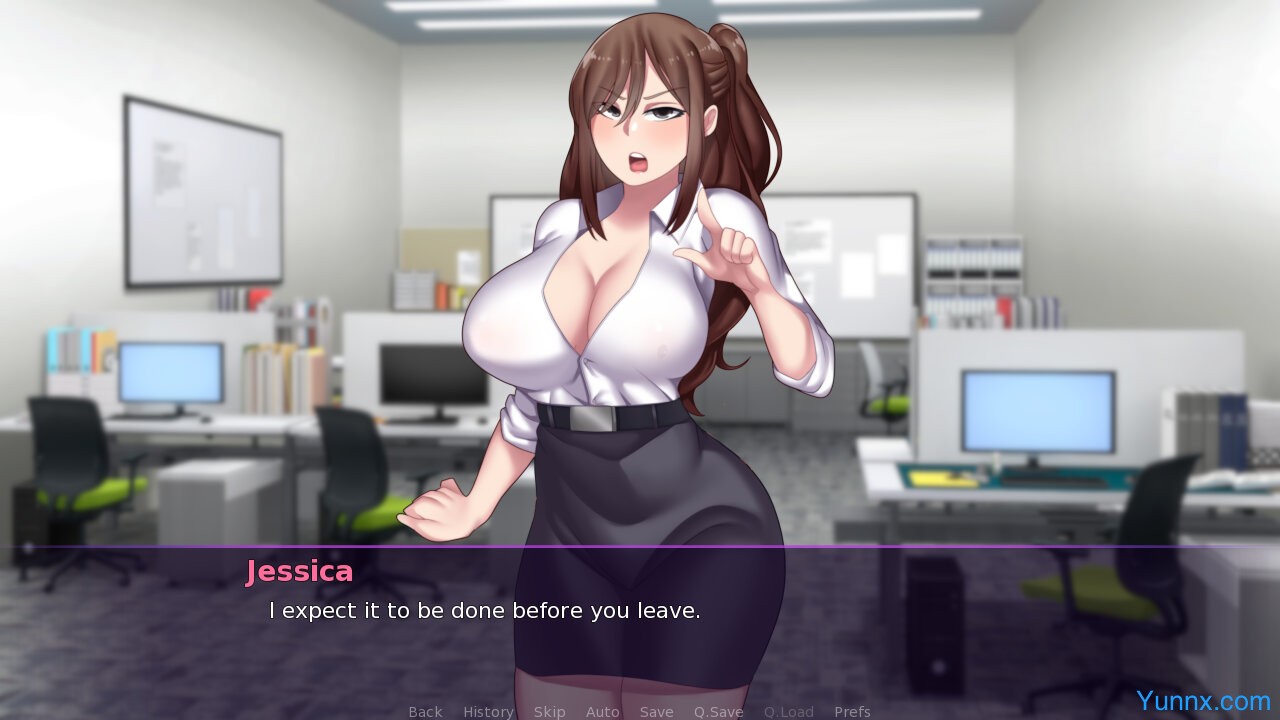Viewport: 1280px width, 720px height.
Task: Open the Save game screen
Action: point(656,711)
